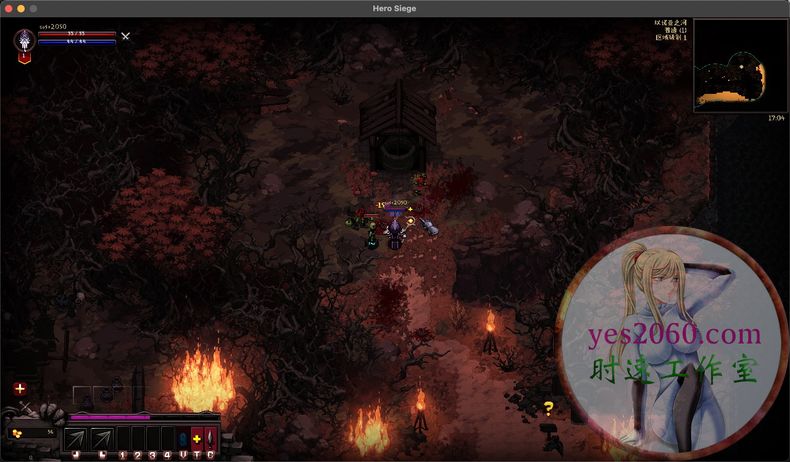Screen dimensions: 790x462
Task: Use the yellow cross potion slot
Action: 196,438
